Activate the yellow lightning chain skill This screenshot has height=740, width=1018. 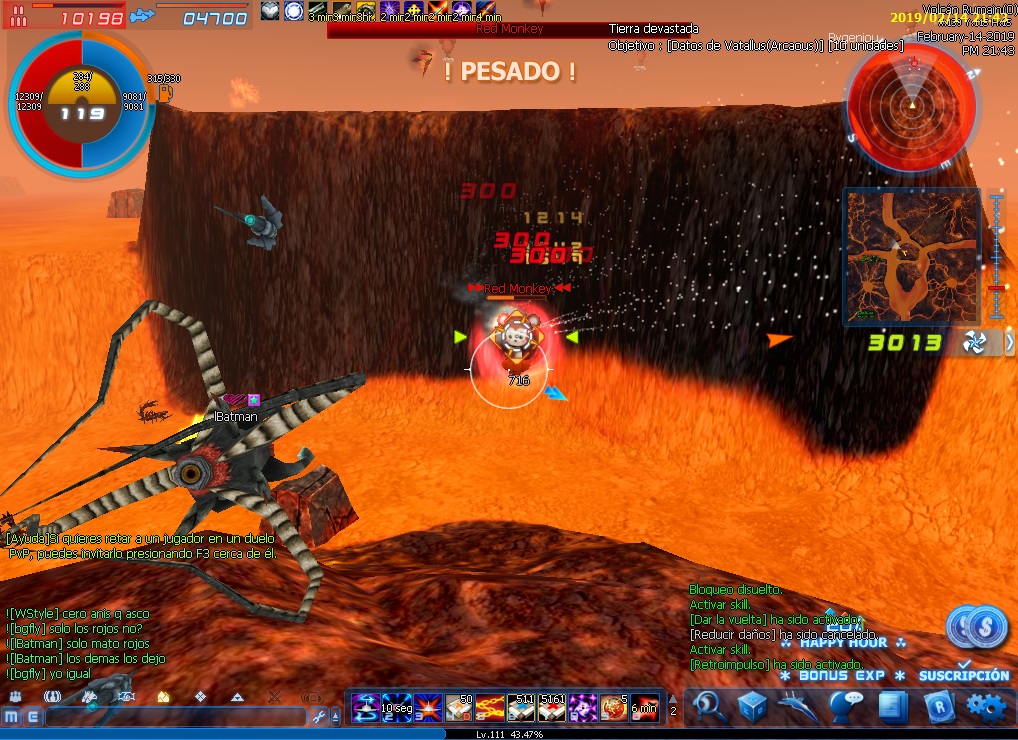coord(489,707)
